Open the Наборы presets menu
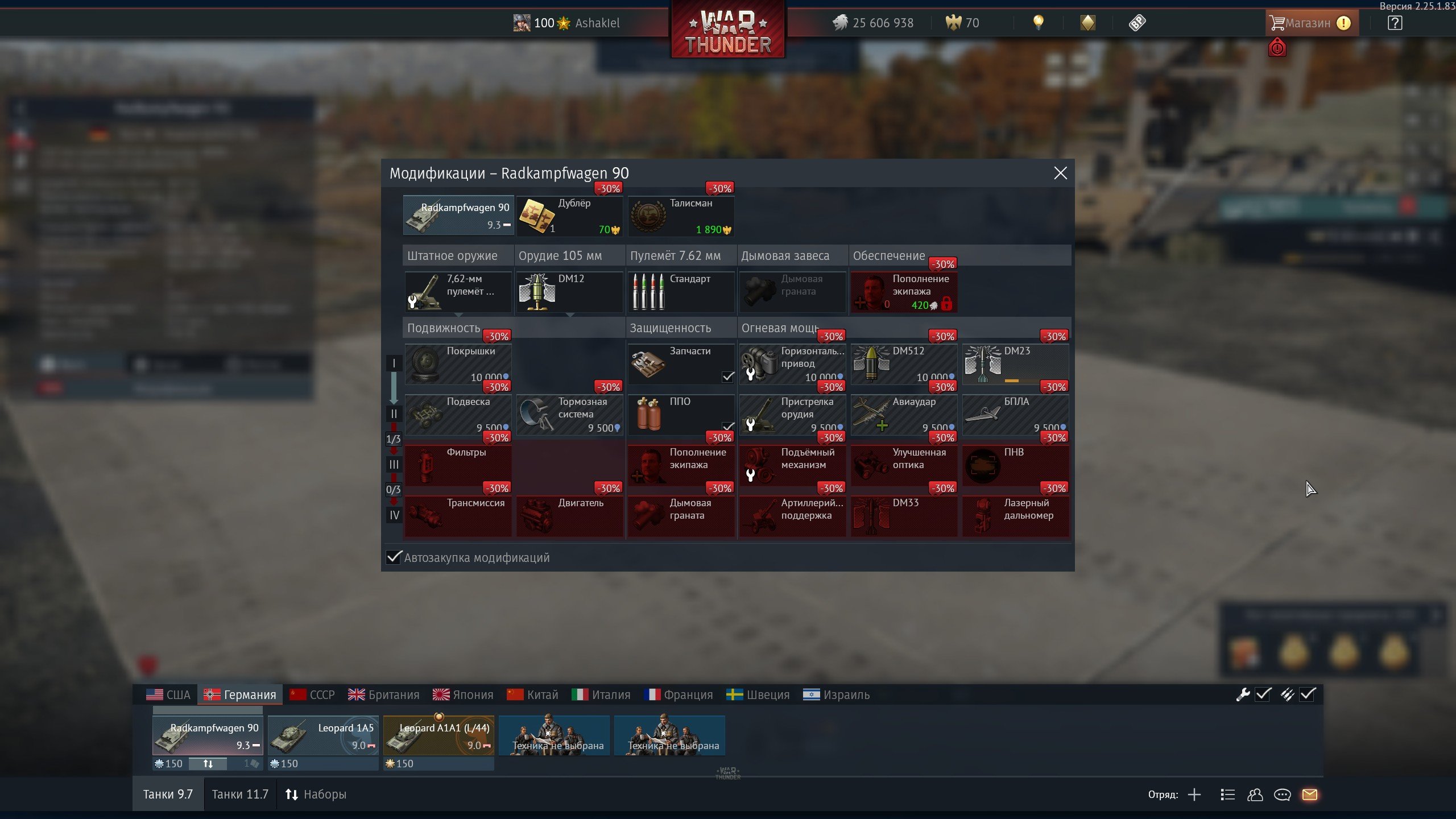1456x819 pixels. [x=316, y=794]
